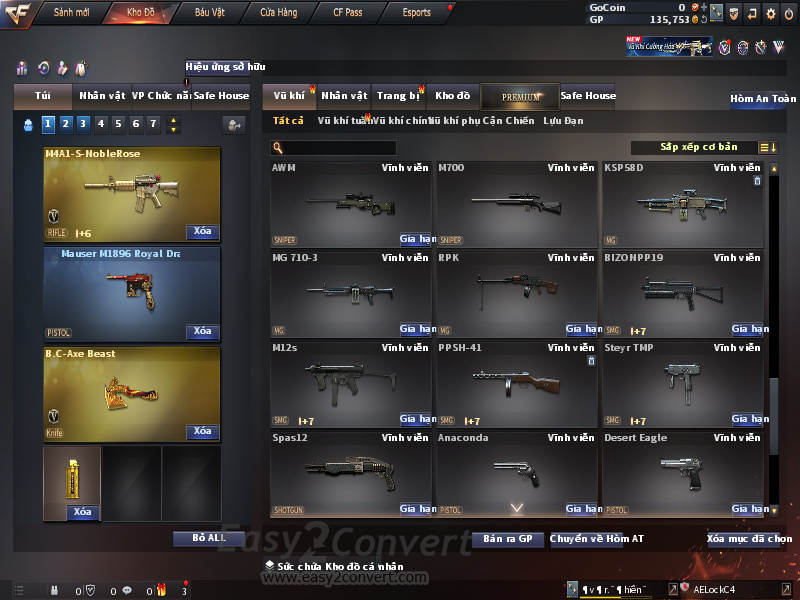Image resolution: width=800 pixels, height=600 pixels.
Task: Select bag number 3
Action: (83, 124)
